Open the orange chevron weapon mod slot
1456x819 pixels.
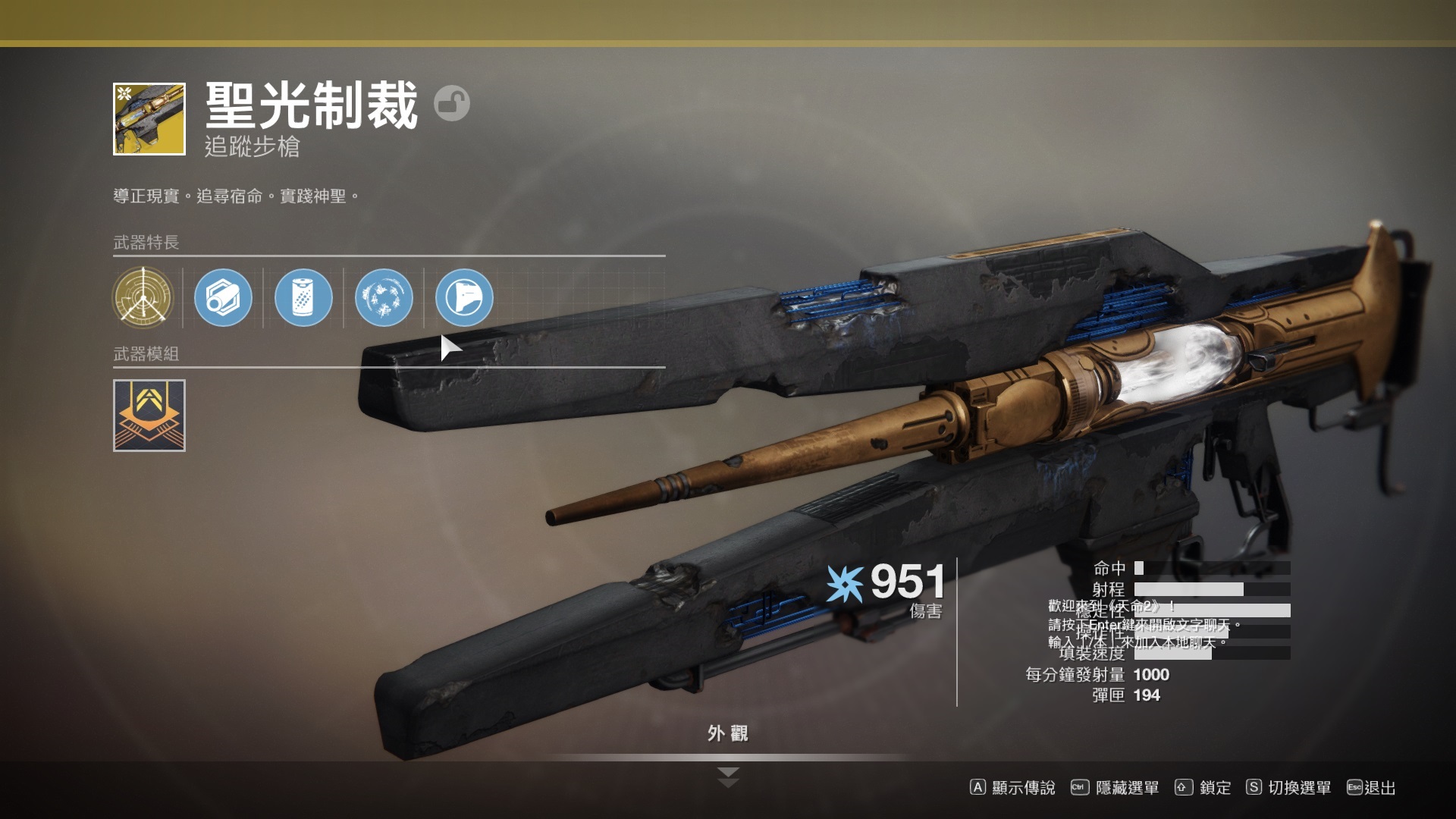tap(149, 416)
